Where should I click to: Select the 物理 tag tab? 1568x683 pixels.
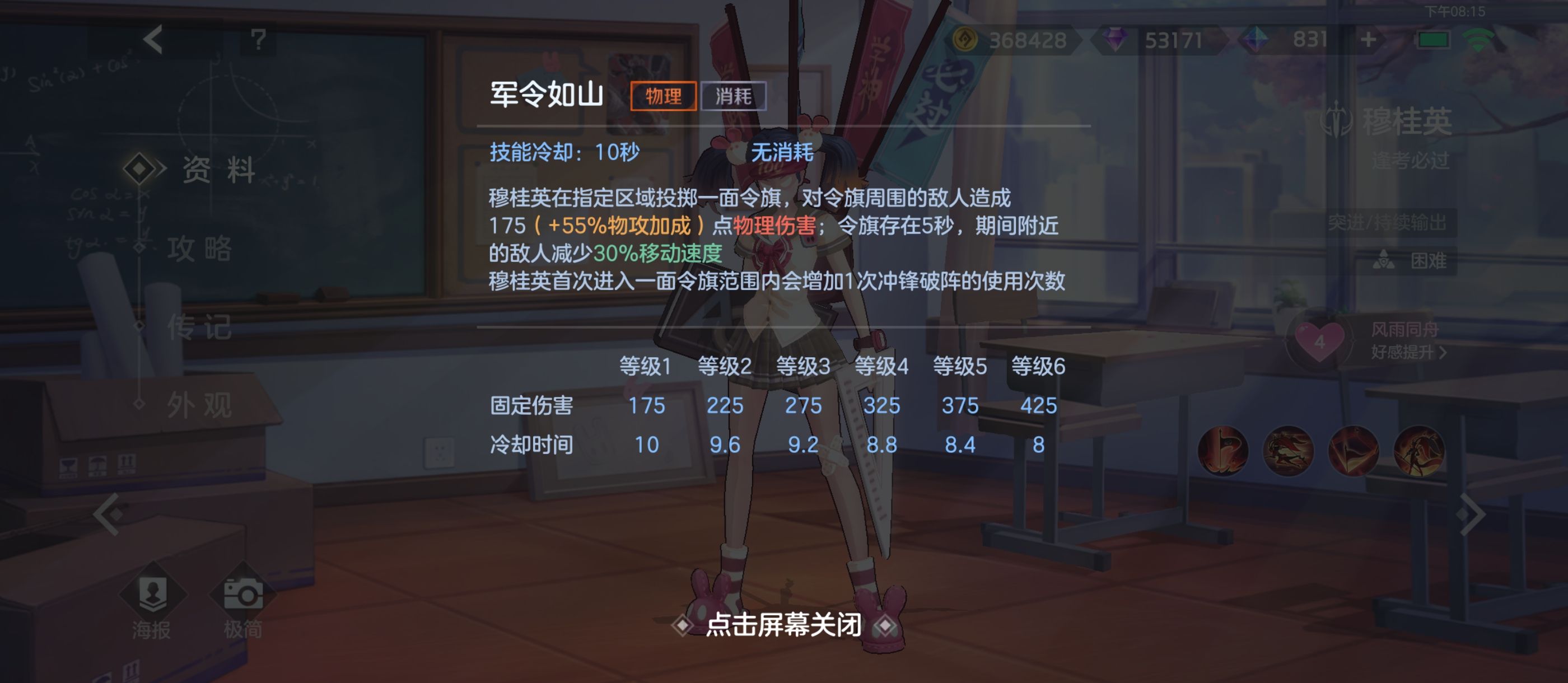(x=664, y=96)
